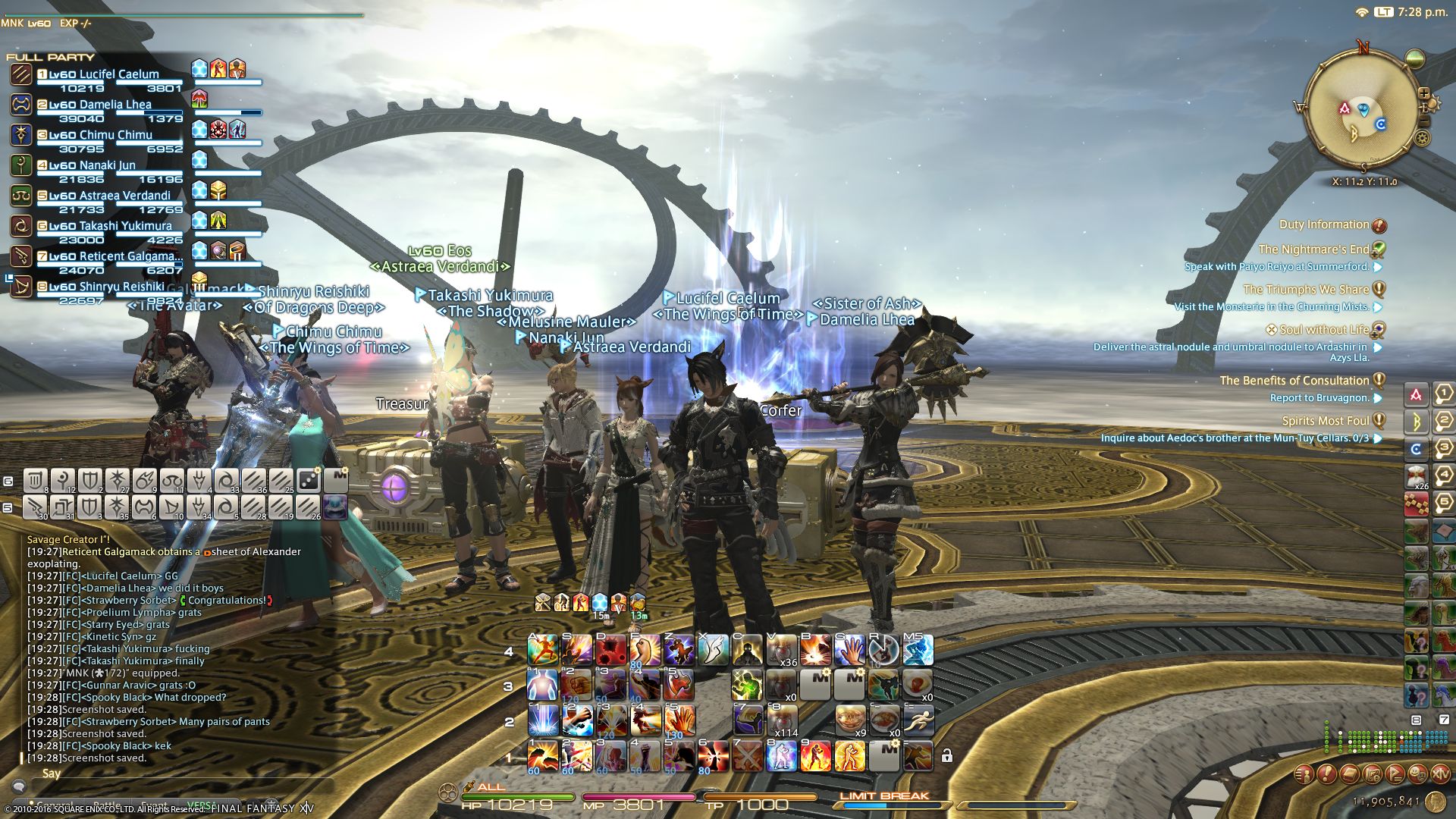Select Astraea Verdandi in the party list

pyautogui.click(x=109, y=196)
